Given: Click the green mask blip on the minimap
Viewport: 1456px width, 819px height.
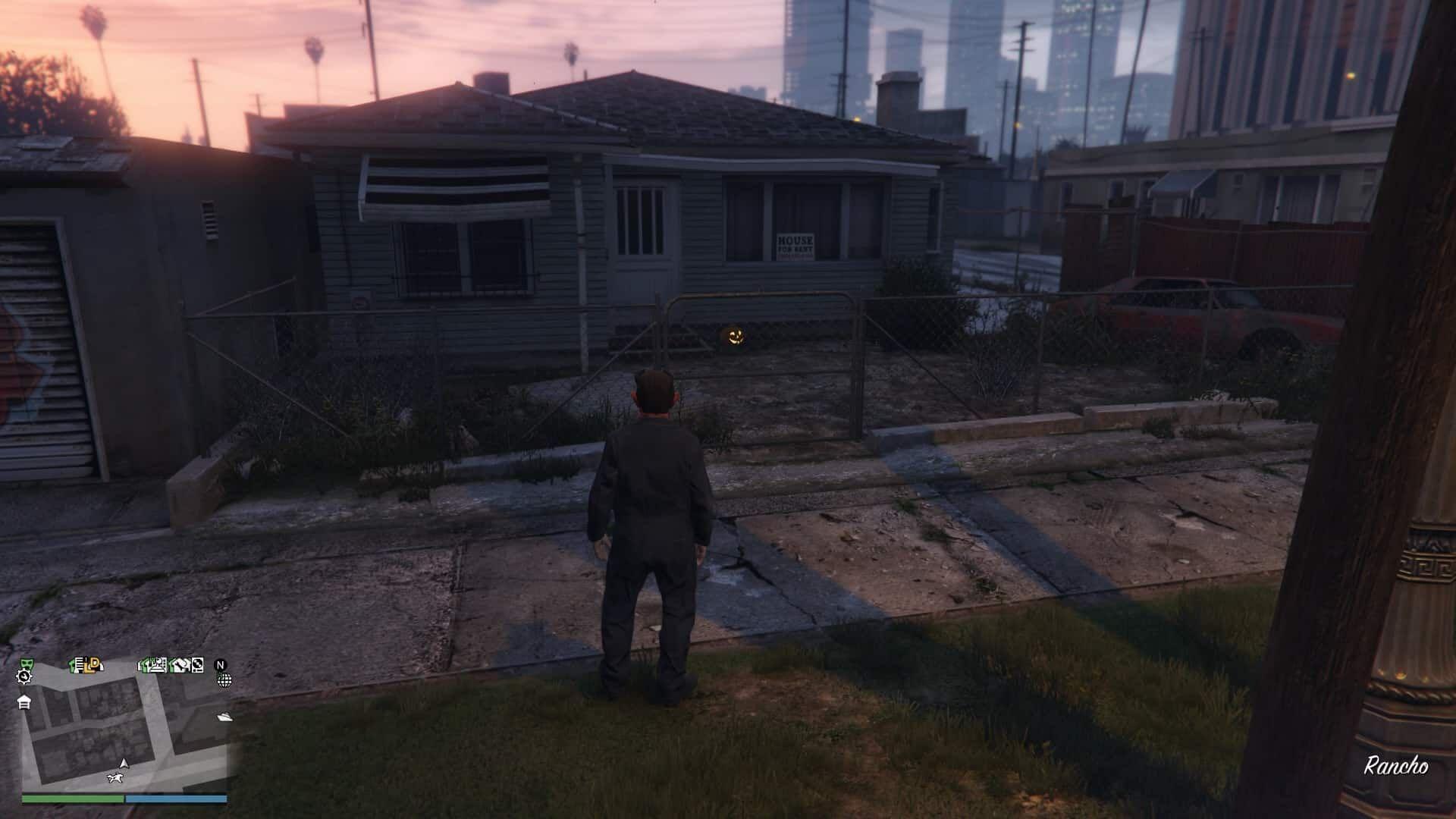Looking at the screenshot, I should click(25, 664).
